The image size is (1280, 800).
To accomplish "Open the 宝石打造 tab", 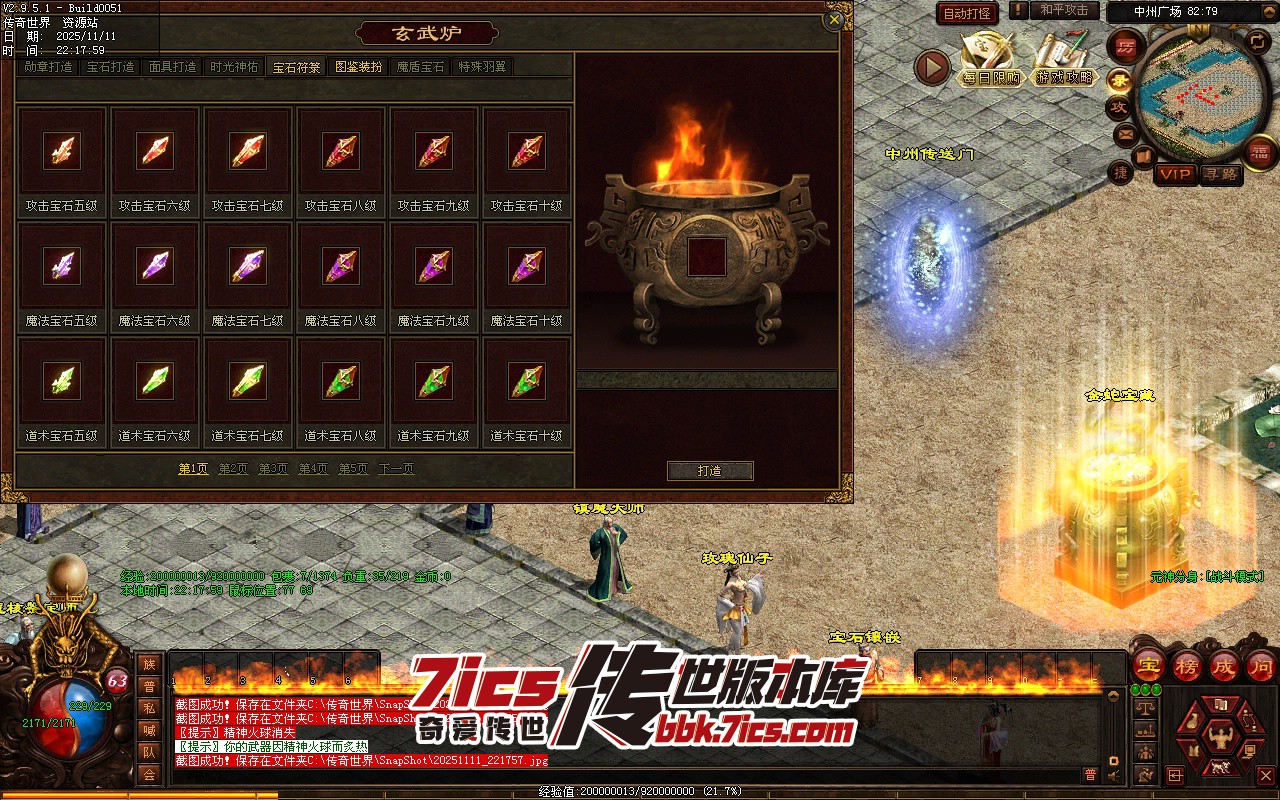I will tap(110, 68).
